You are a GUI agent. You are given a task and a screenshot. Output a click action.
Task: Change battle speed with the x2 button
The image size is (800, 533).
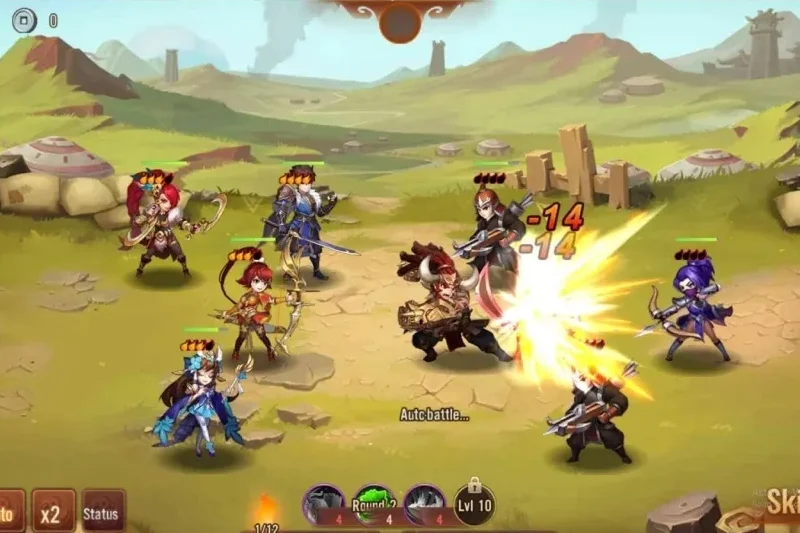click(x=53, y=511)
